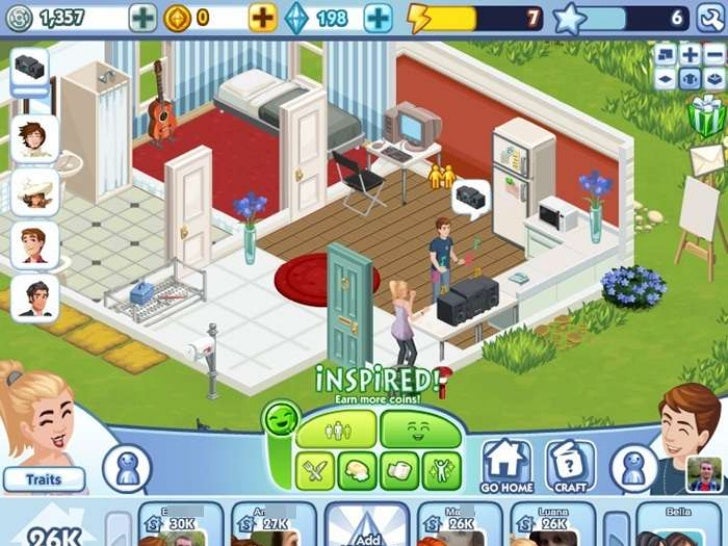Open the green gift box icon
The width and height of the screenshot is (728, 546).
708,116
